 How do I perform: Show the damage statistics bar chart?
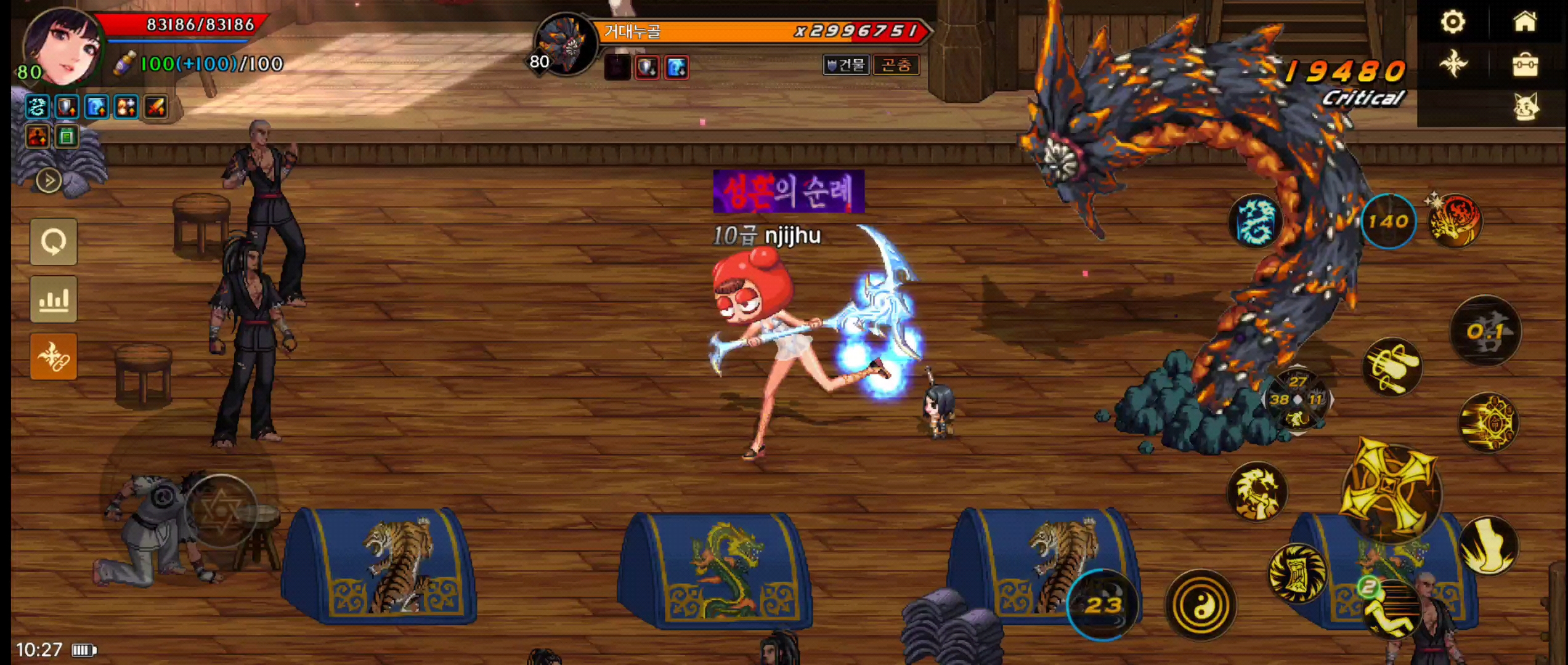[x=54, y=299]
